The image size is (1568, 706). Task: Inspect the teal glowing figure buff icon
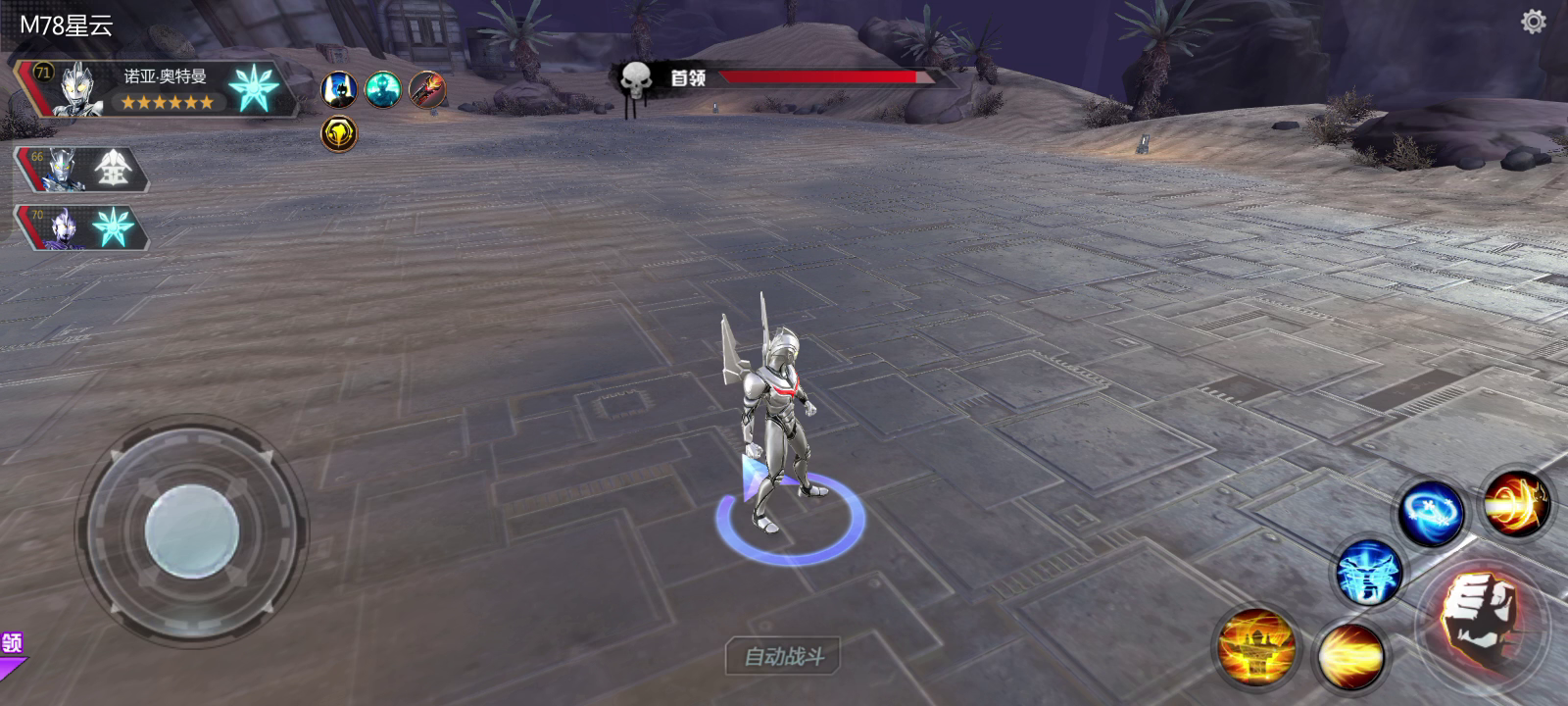pos(382,90)
